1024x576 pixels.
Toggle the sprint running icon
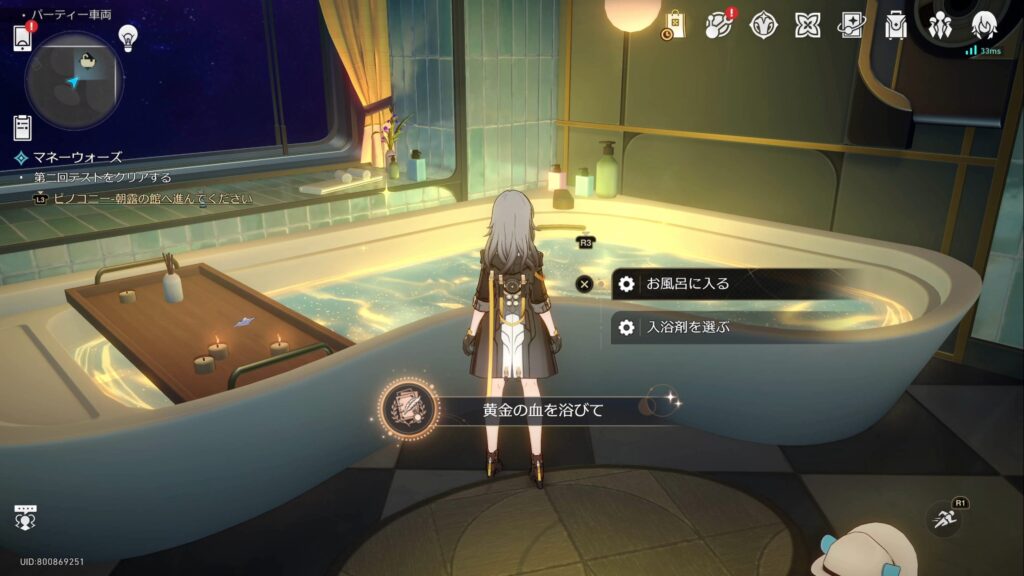click(942, 519)
